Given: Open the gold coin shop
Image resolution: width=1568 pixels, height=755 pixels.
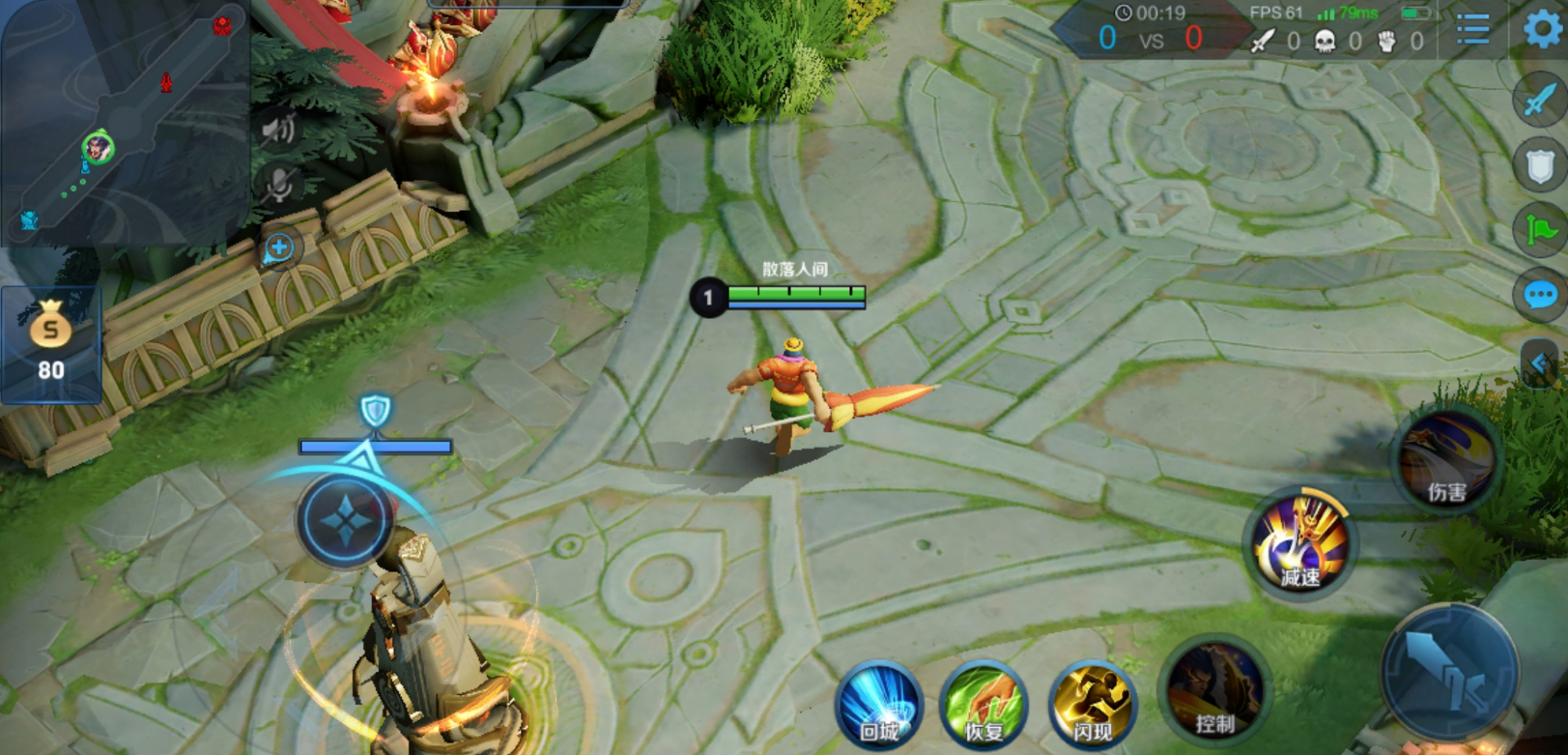Looking at the screenshot, I should [x=50, y=343].
